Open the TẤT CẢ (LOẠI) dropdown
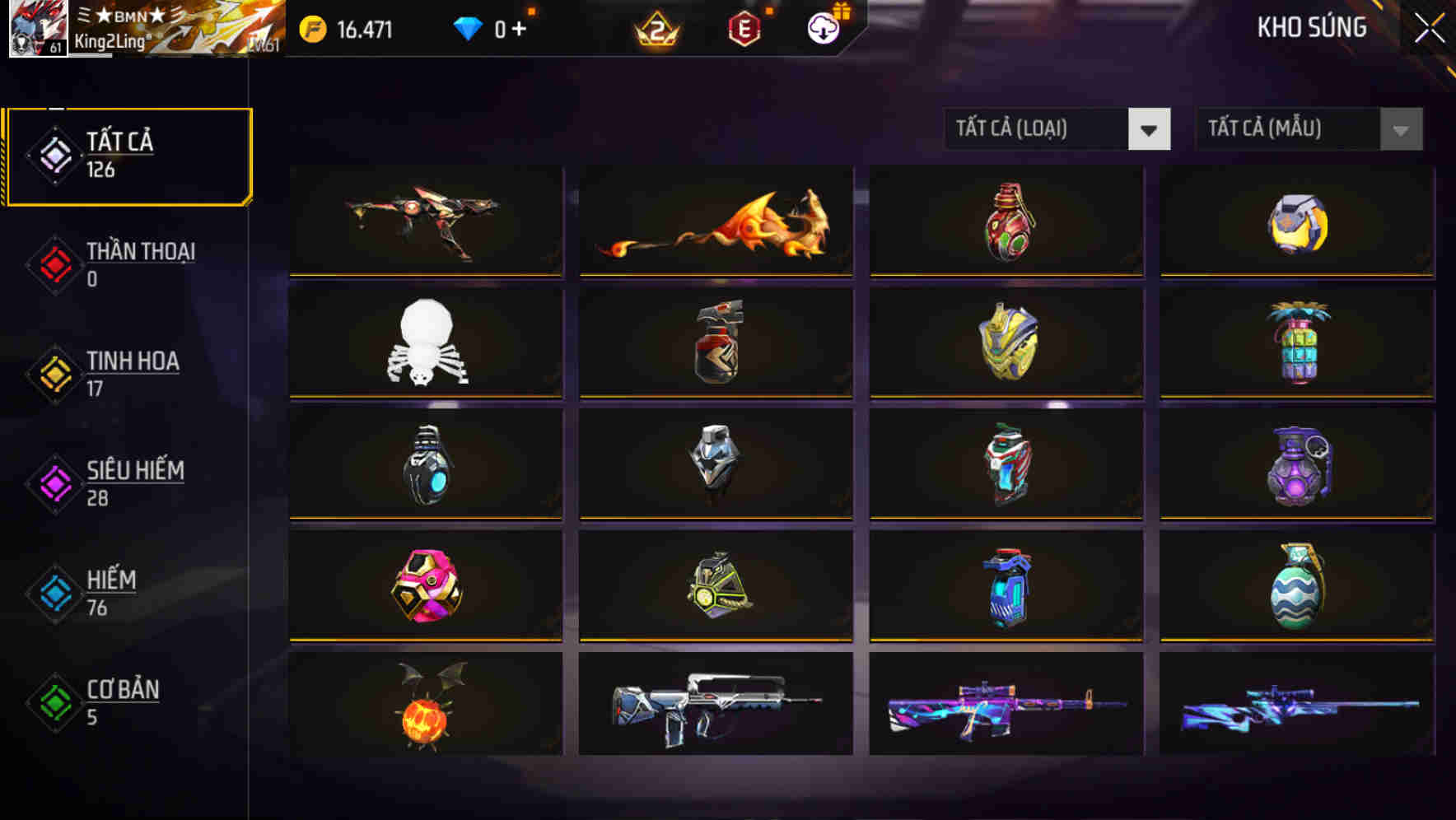This screenshot has height=820, width=1456. 1038,129
